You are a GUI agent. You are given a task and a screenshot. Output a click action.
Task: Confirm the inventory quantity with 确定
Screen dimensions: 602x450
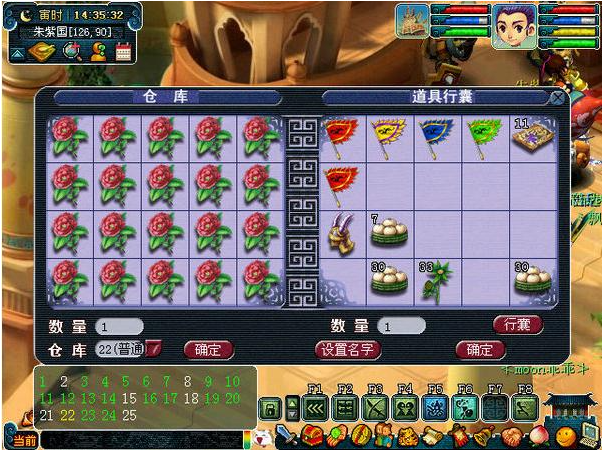[479, 349]
